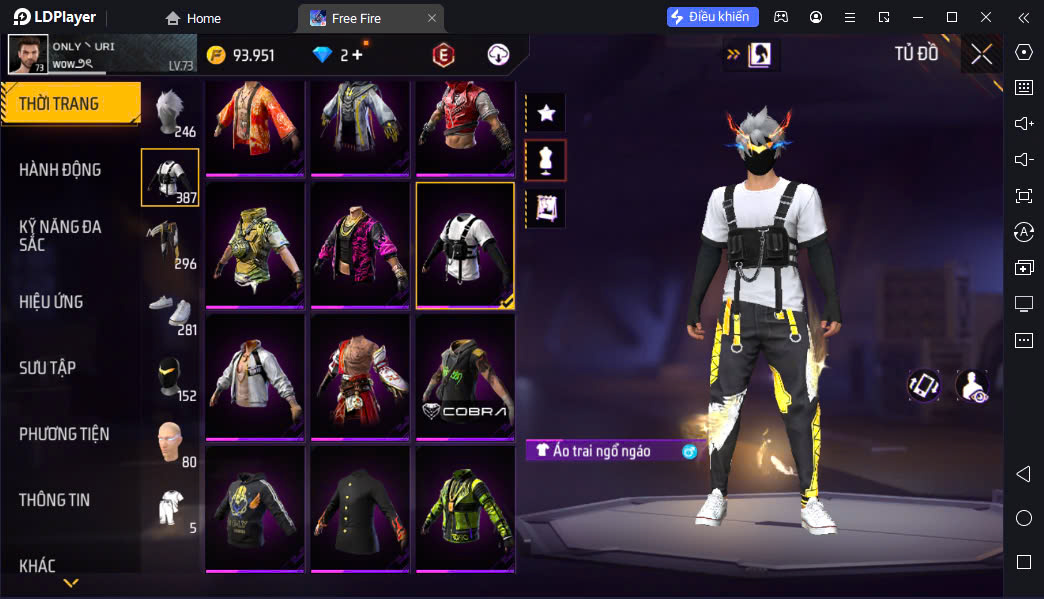1044x599 pixels.
Task: Open the favorites star filter
Action: 546,113
